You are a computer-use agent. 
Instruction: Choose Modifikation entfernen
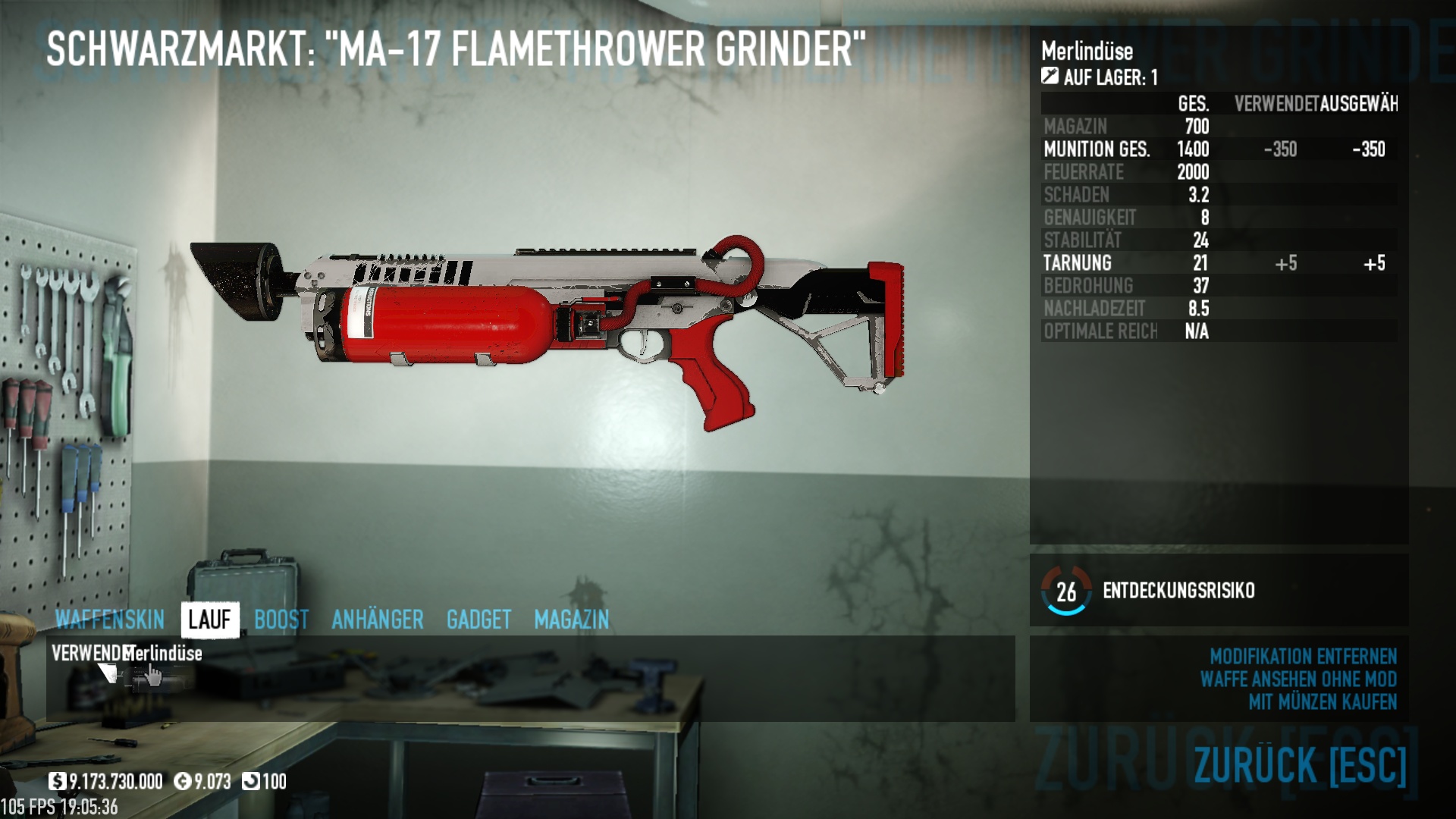(x=1302, y=656)
